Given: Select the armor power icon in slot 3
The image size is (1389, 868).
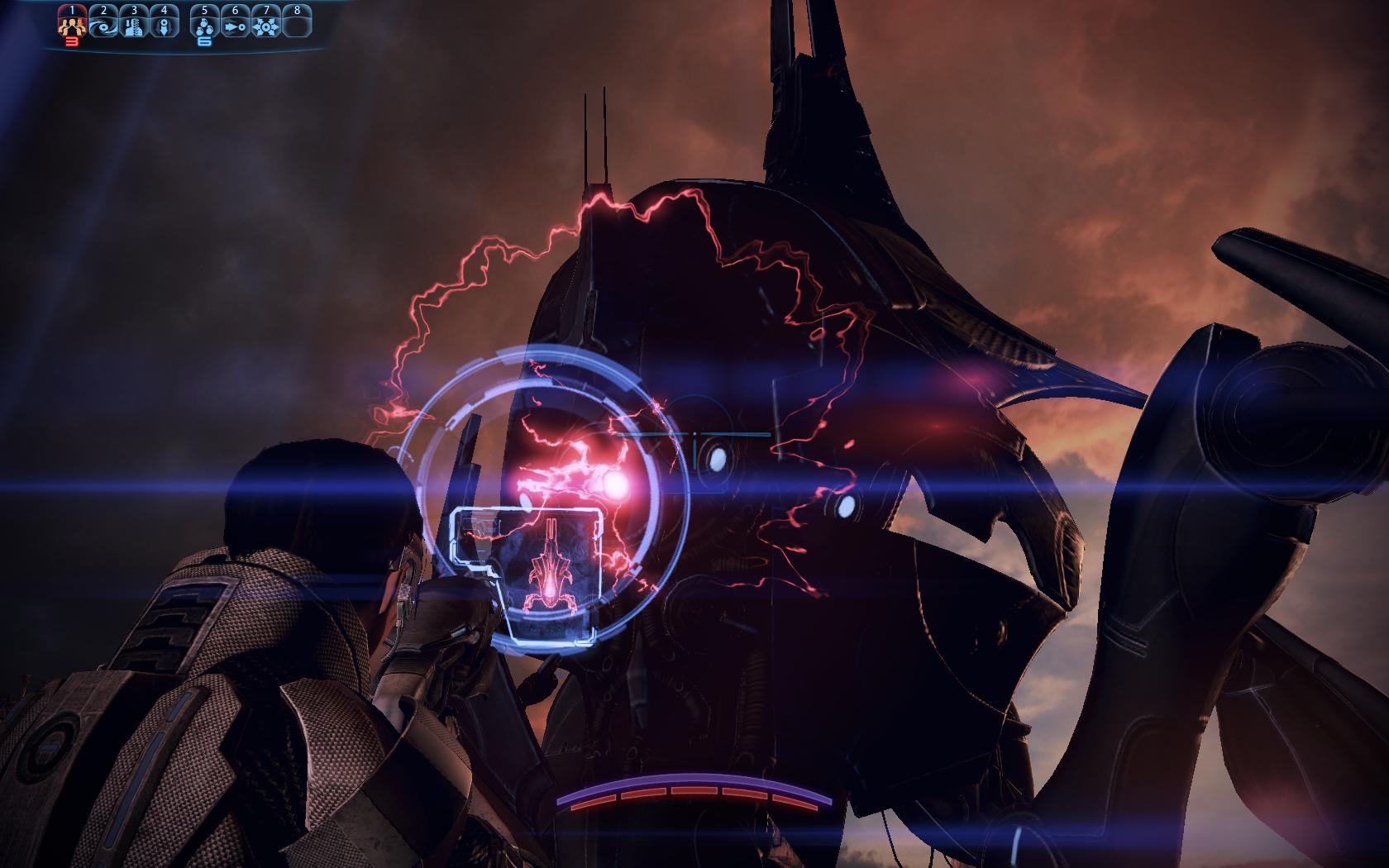Looking at the screenshot, I should click(135, 26).
